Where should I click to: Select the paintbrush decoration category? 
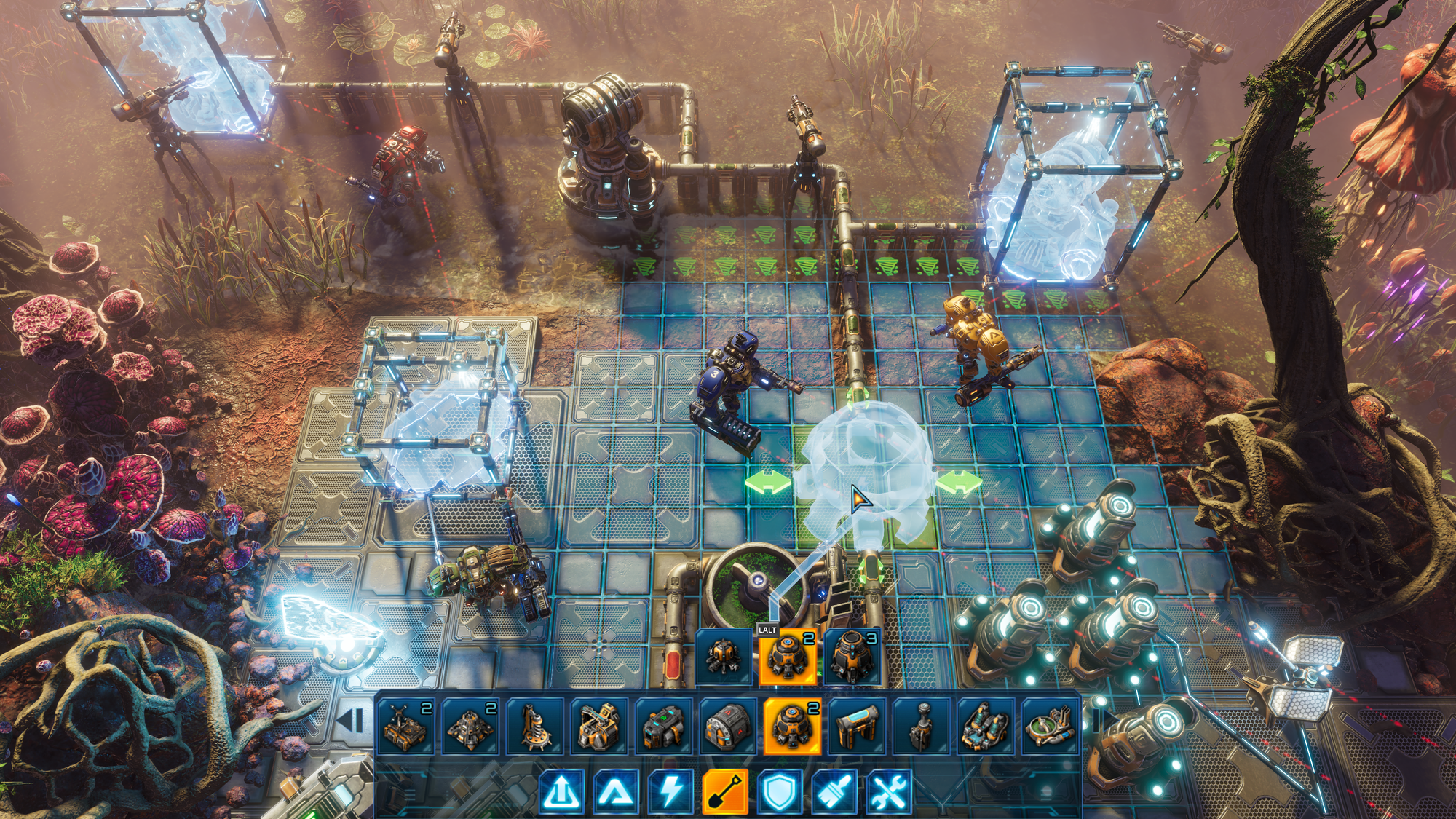pyautogui.click(x=834, y=791)
